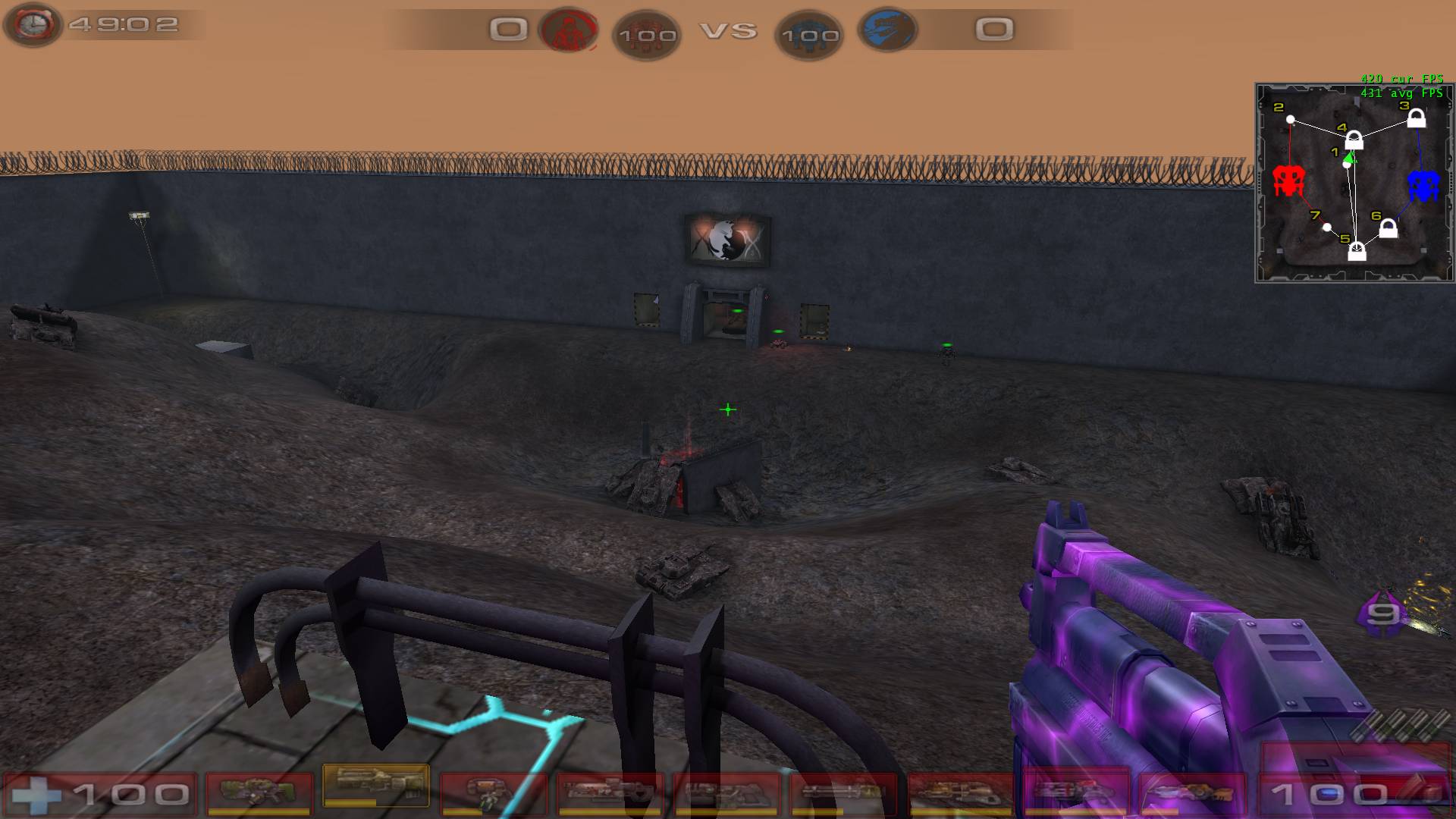1456x819 pixels.
Task: Select node 7 on the minimap
Action: (x=1326, y=227)
